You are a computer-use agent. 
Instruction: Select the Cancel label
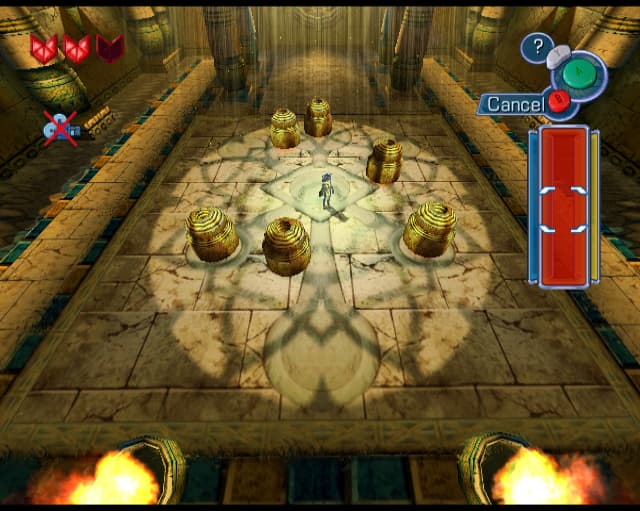pyautogui.click(x=514, y=104)
